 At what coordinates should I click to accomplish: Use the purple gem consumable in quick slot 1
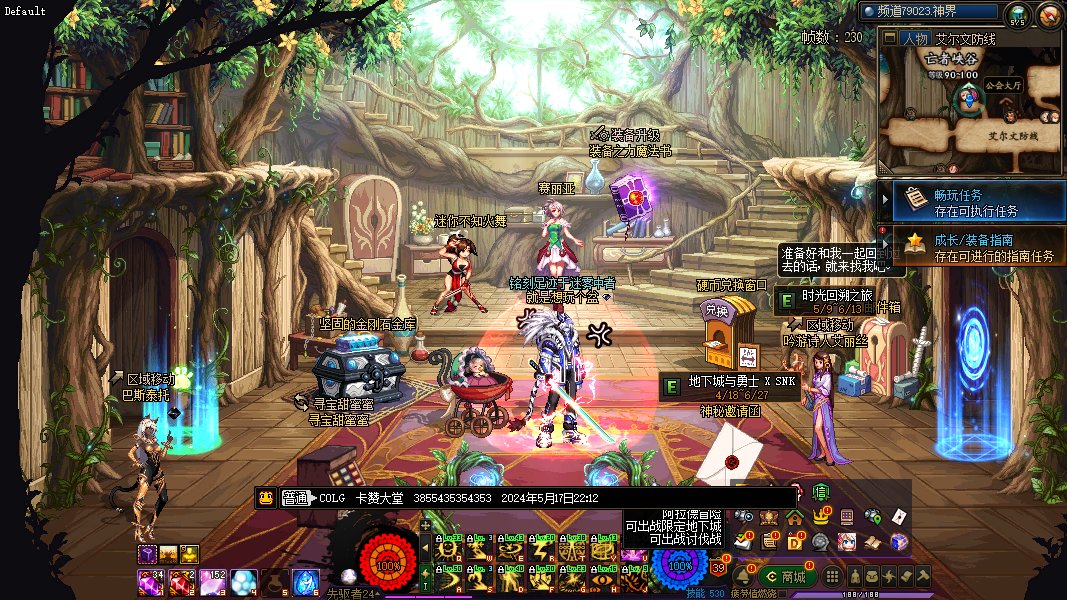150,580
